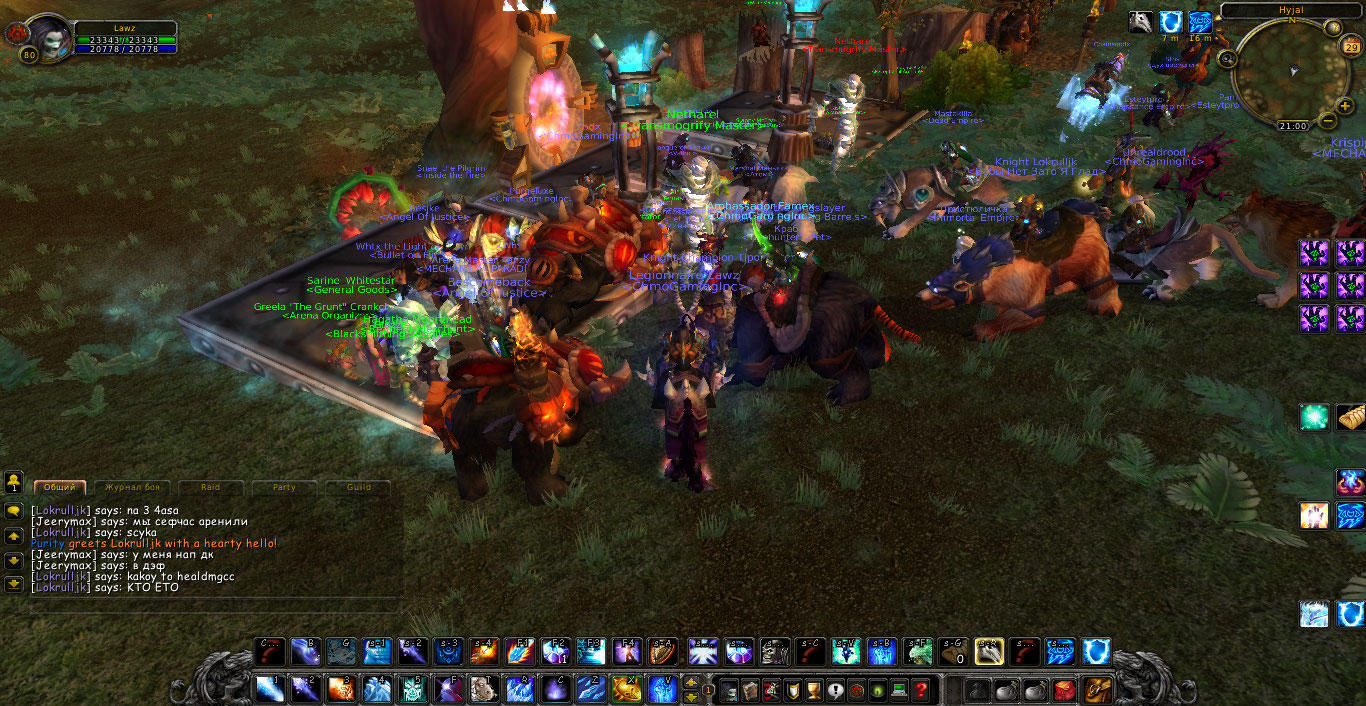Jump chat to bottom with the underlined arrow
Screen dimensions: 1366x706
click(x=14, y=584)
